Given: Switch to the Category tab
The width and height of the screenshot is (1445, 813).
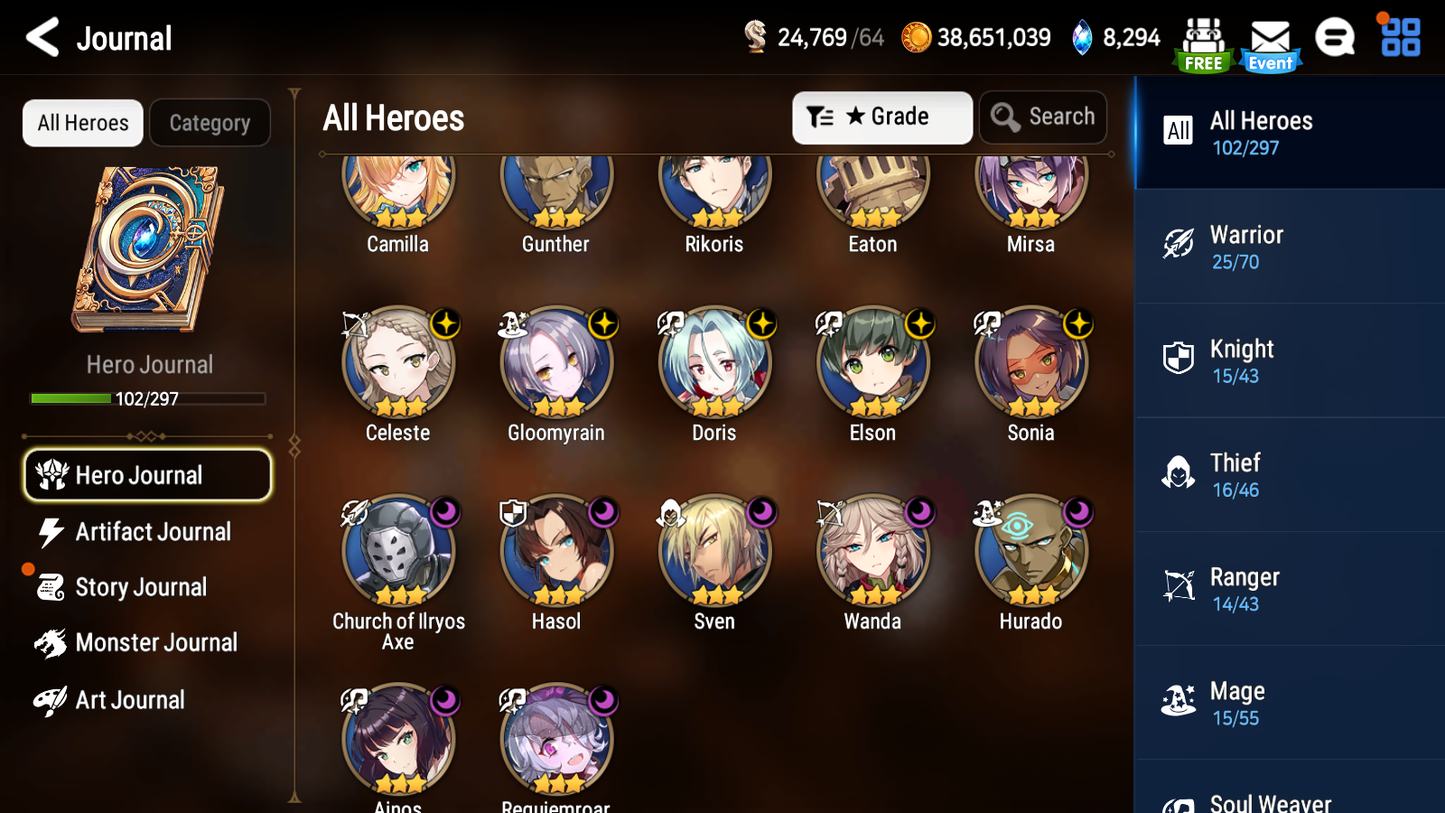Looking at the screenshot, I should (210, 122).
